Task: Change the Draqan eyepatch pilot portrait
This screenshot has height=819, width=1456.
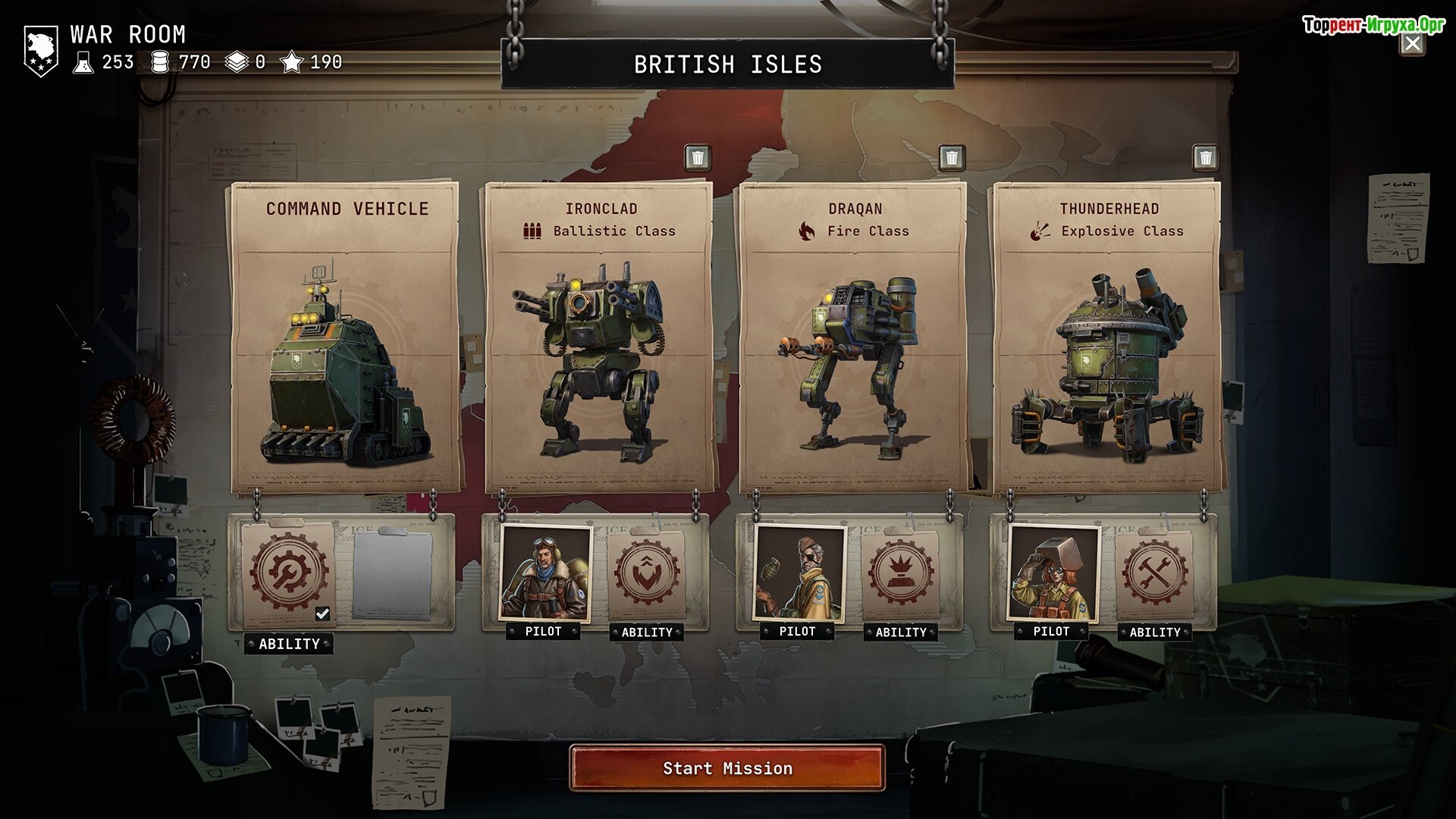Action: (x=799, y=573)
